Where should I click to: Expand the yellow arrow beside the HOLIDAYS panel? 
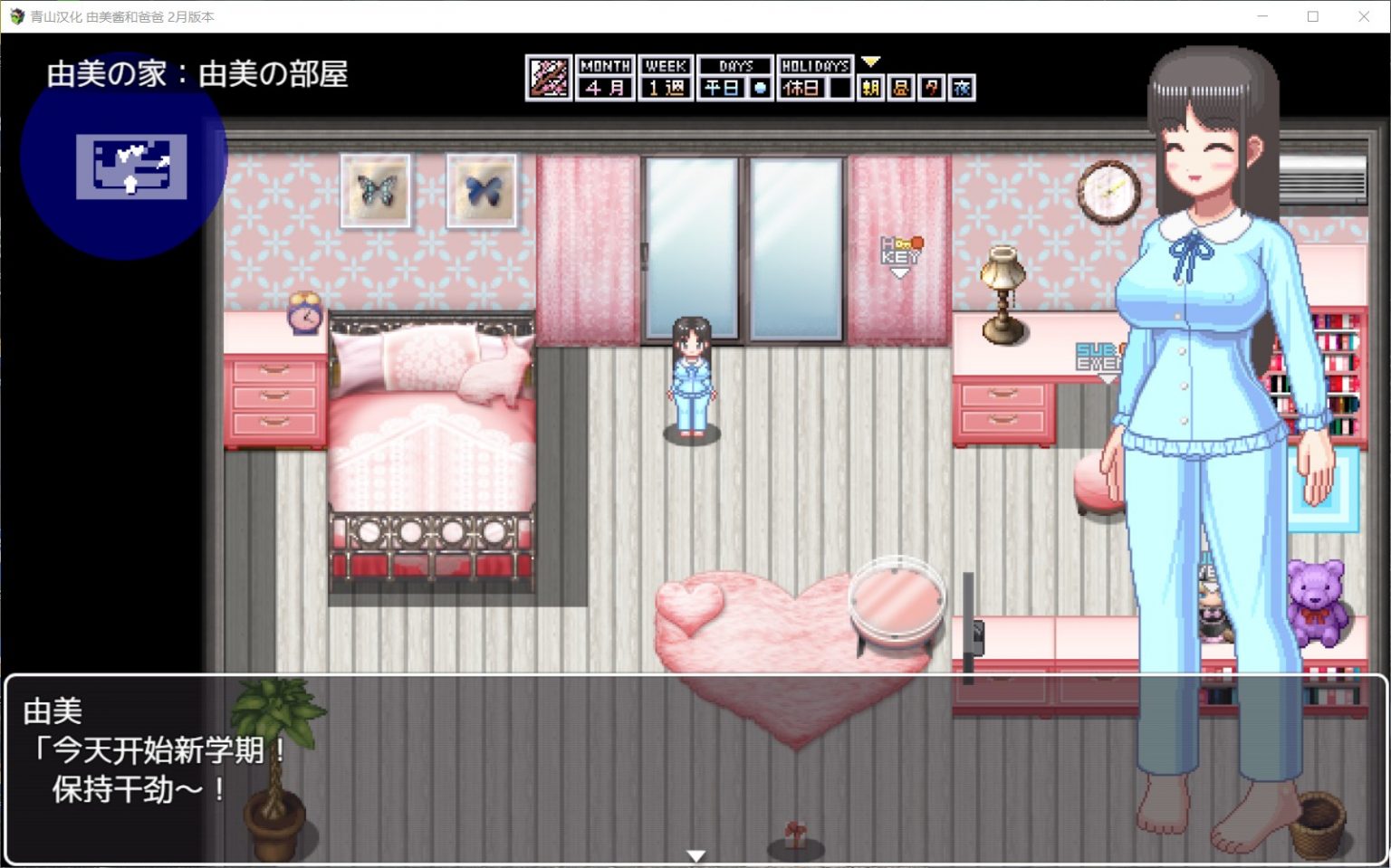point(870,62)
